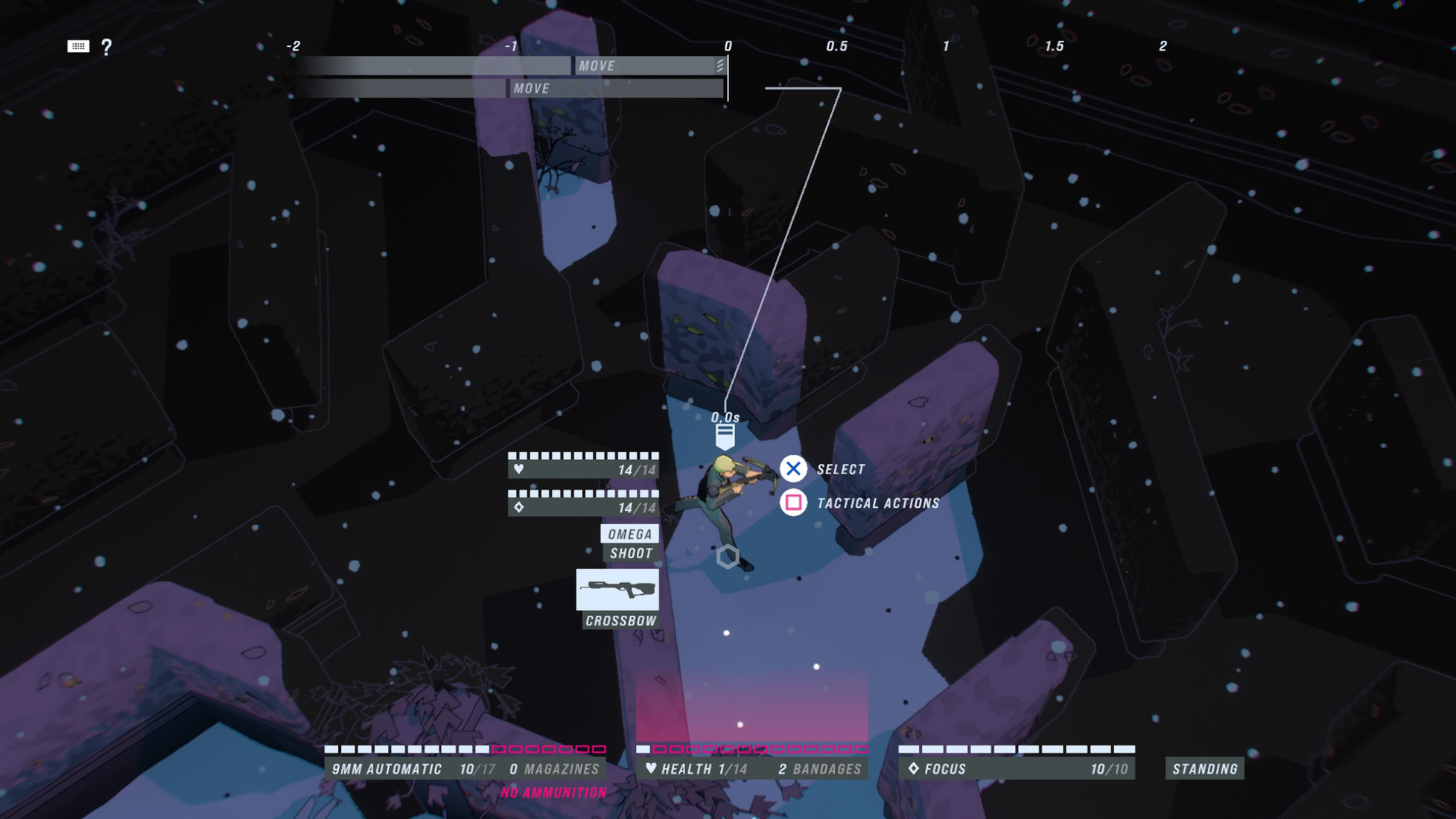Select the 0.0s waypoint marker above the character
Image resolution: width=1456 pixels, height=819 pixels.
tap(725, 436)
